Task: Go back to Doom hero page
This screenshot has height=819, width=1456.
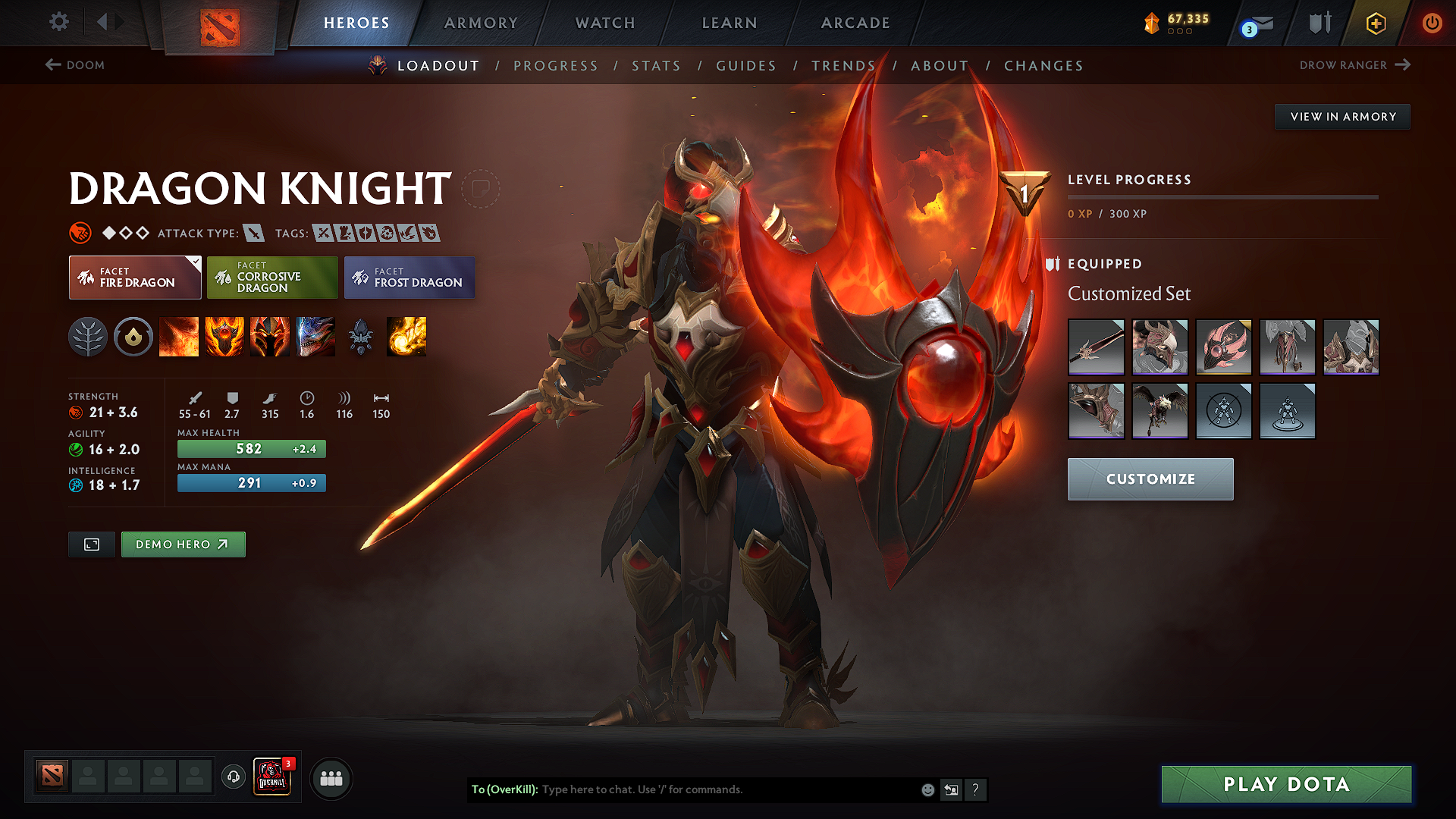Action: 74,65
